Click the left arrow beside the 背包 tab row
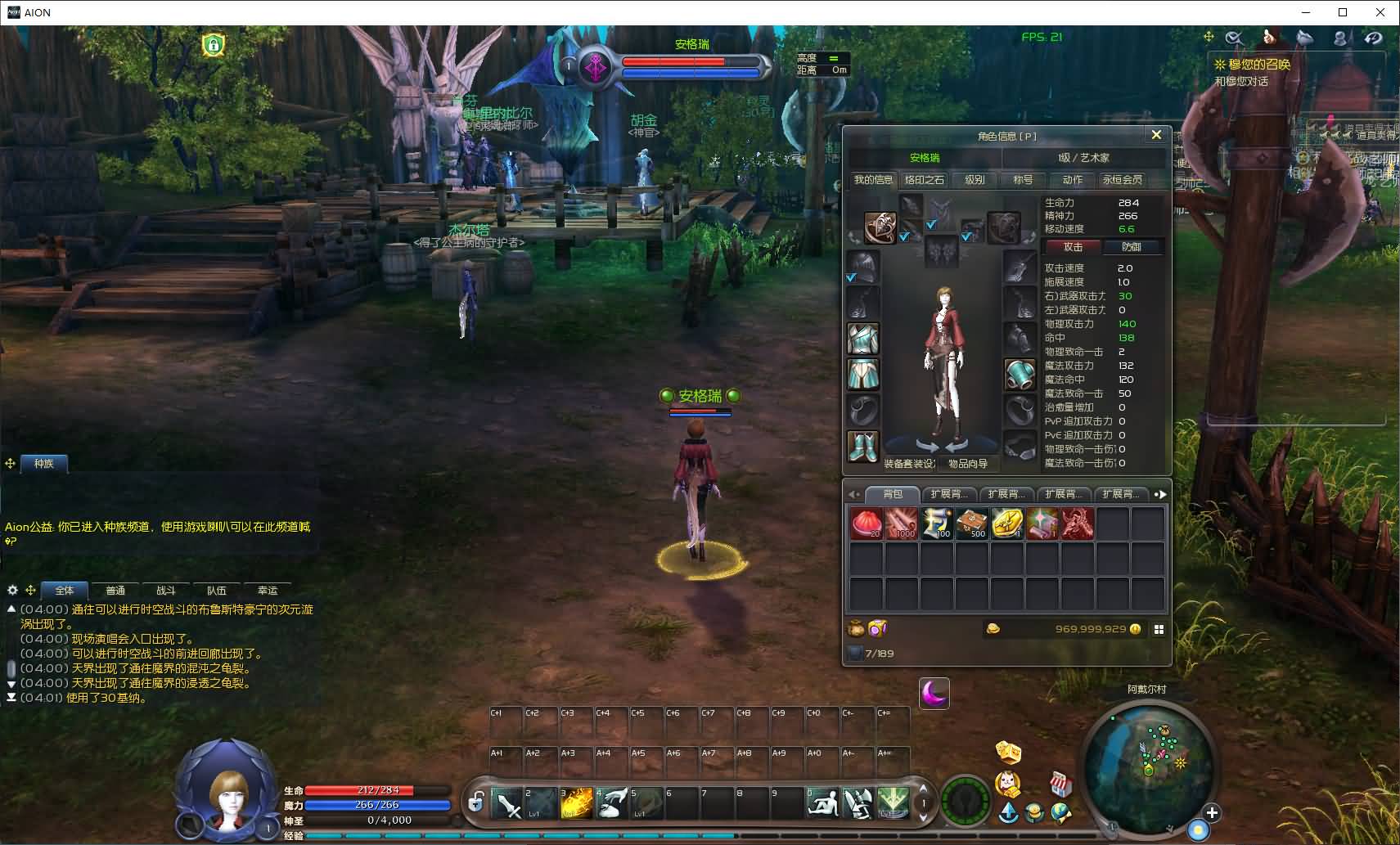Screen dimensions: 1400x845 click(x=853, y=494)
